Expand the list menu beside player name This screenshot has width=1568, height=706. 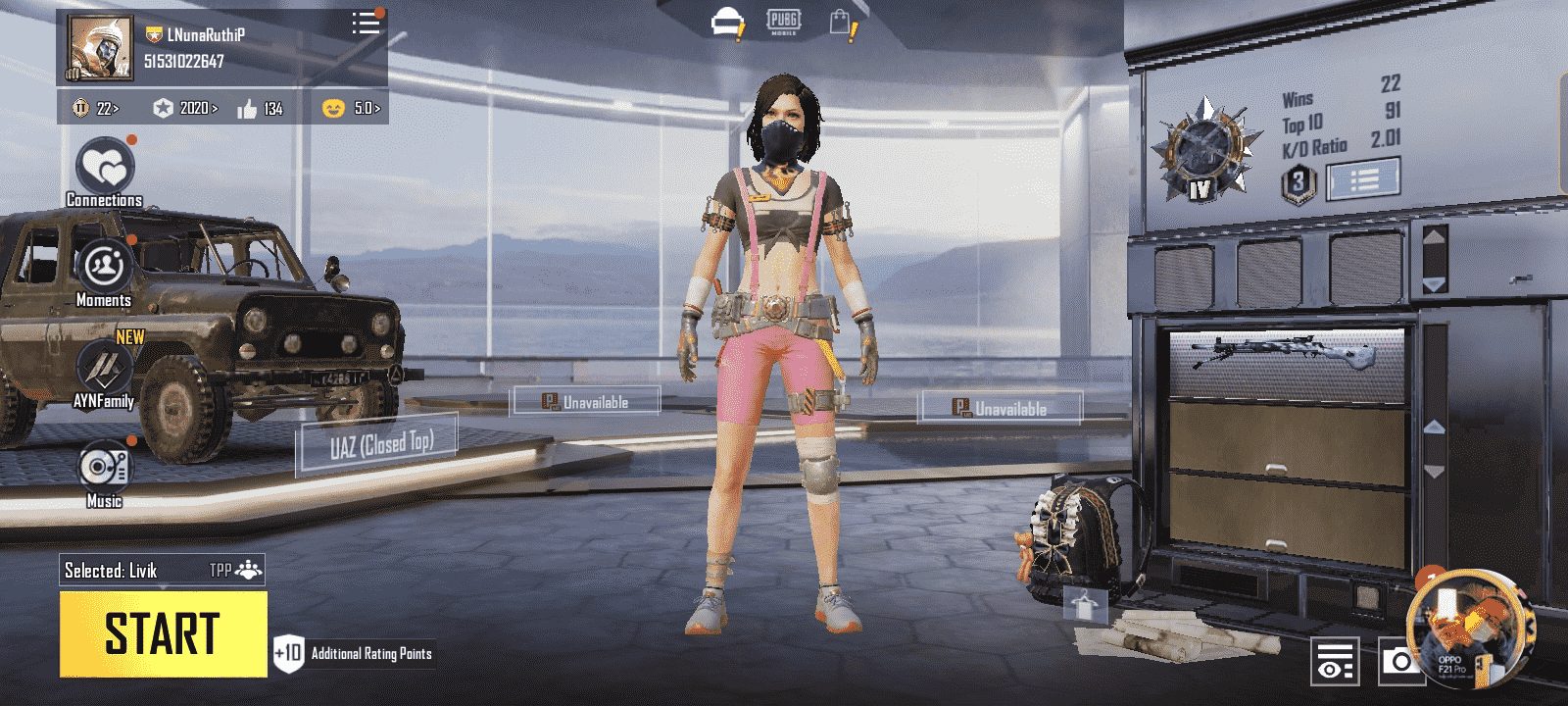point(366,24)
